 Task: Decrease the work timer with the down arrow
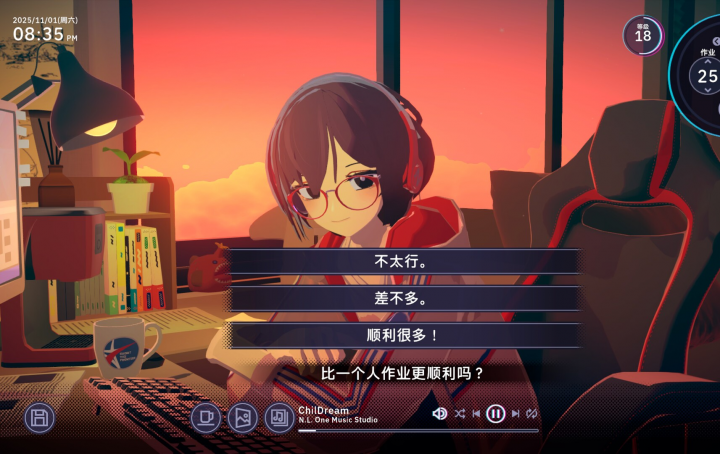tap(708, 90)
